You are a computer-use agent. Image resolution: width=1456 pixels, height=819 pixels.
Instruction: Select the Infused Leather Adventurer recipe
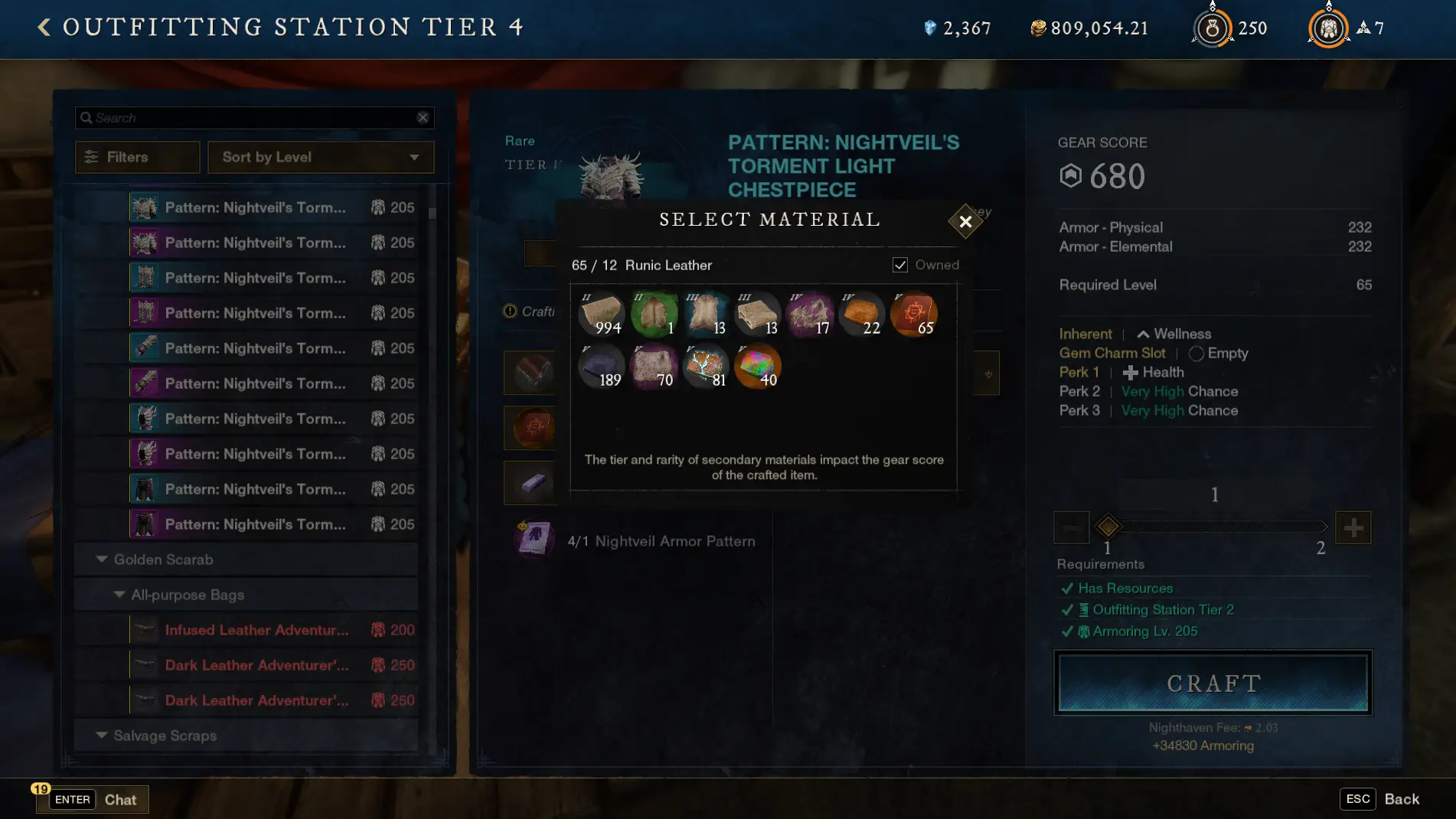pyautogui.click(x=256, y=630)
